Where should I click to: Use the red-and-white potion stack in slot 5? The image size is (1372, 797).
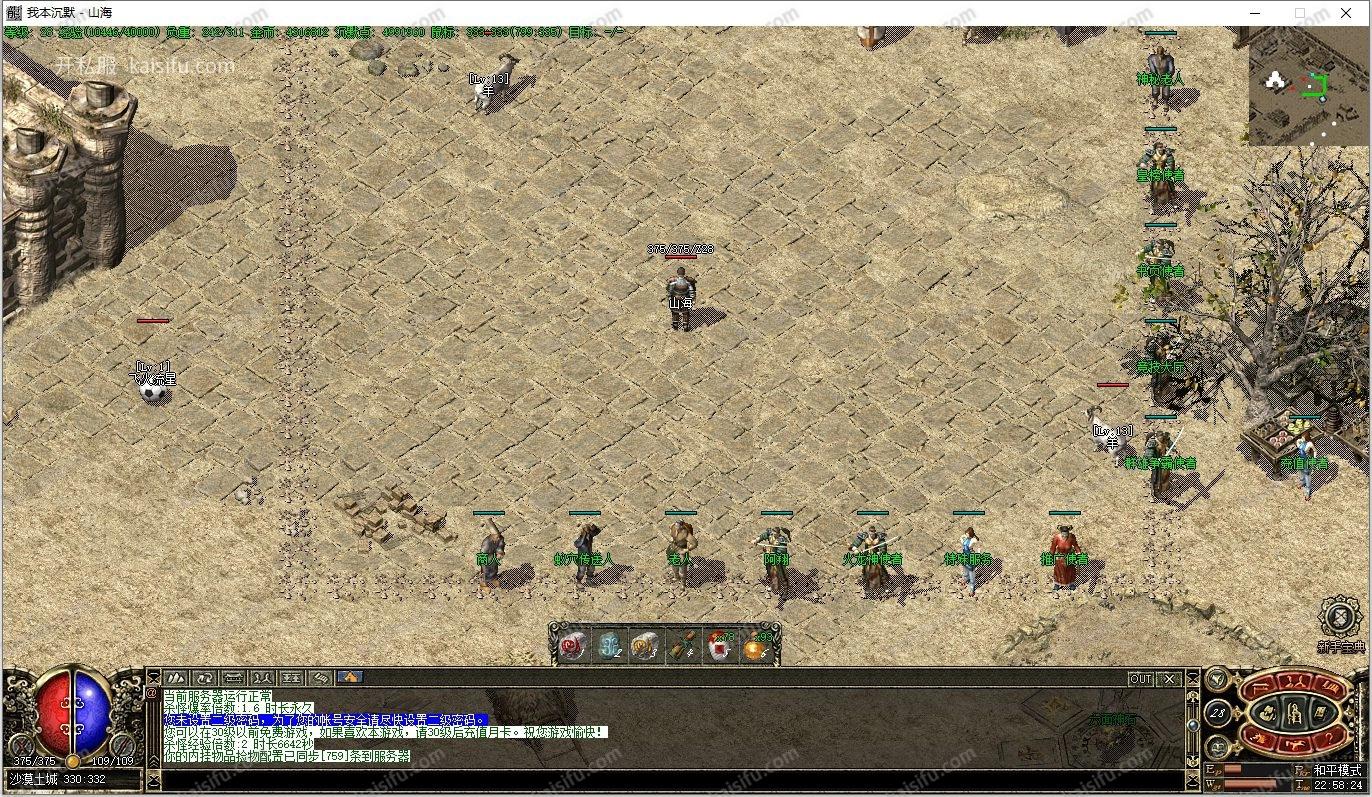[718, 646]
